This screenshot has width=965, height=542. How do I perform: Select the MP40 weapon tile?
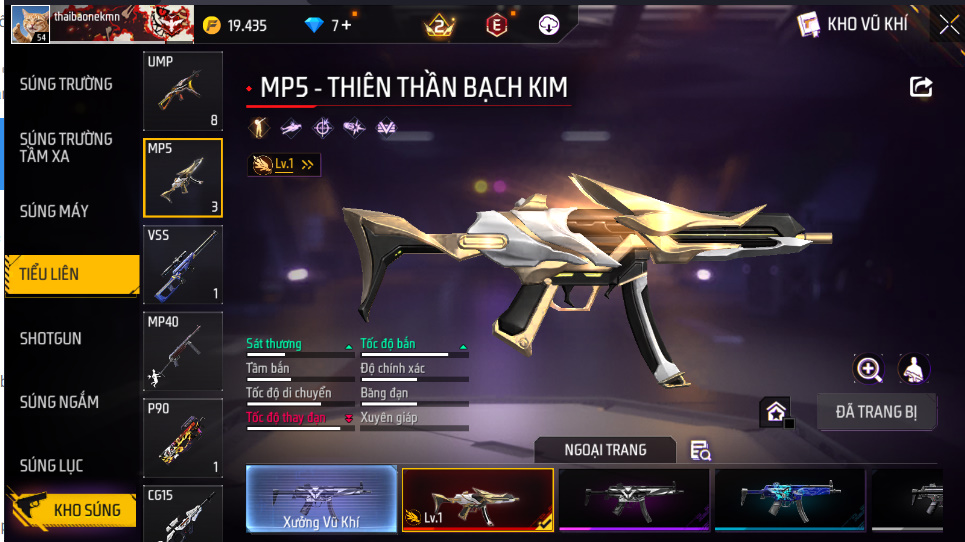(182, 351)
